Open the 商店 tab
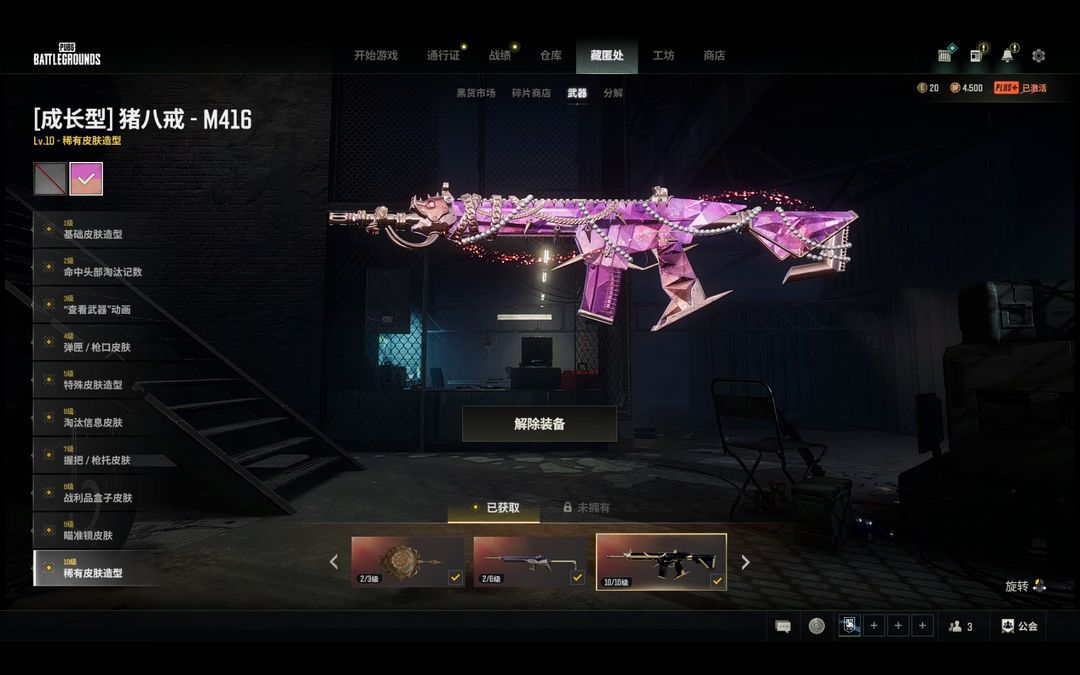The width and height of the screenshot is (1080, 675). tap(714, 56)
